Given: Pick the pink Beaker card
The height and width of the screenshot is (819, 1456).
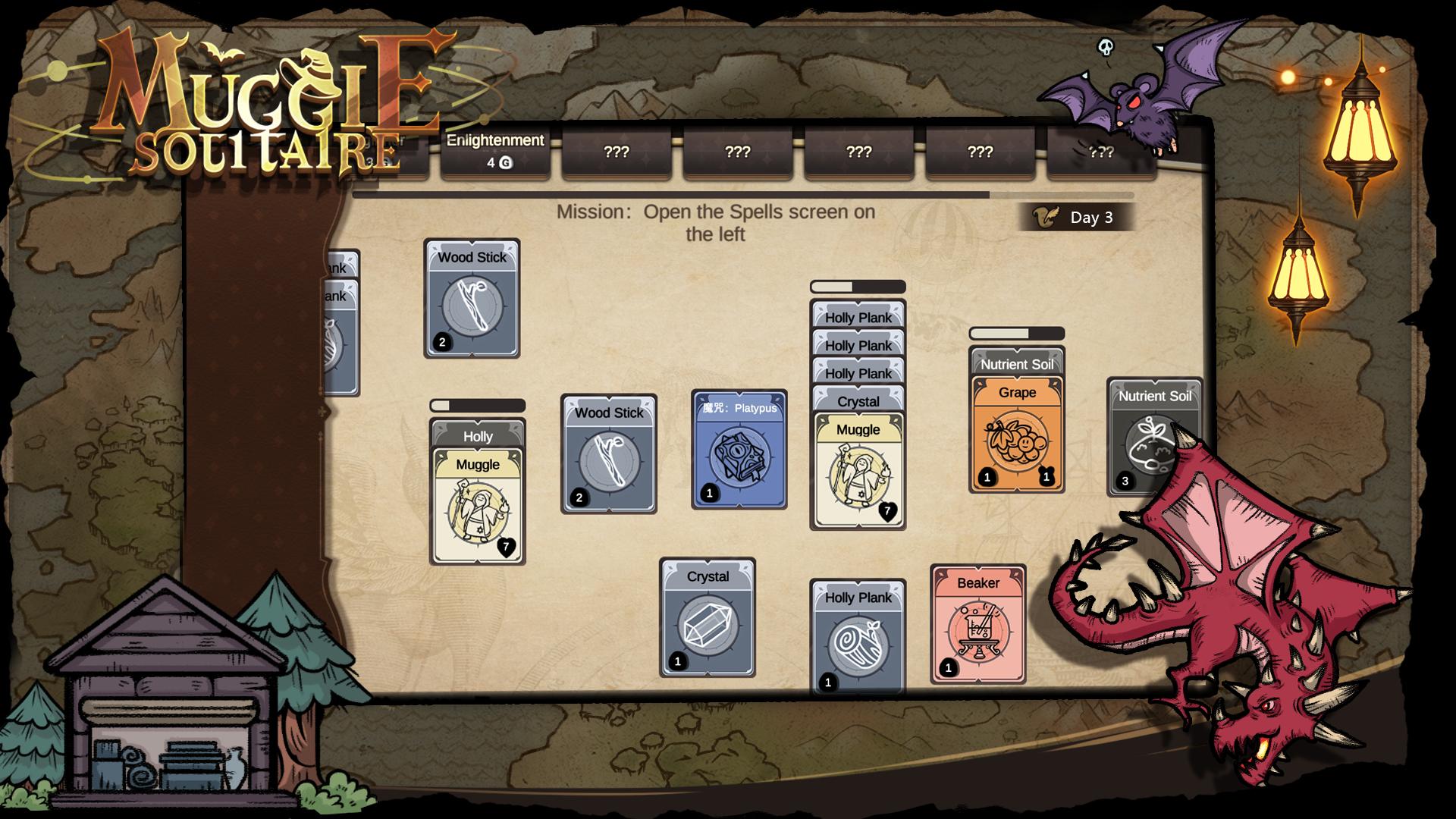Looking at the screenshot, I should point(977,624).
